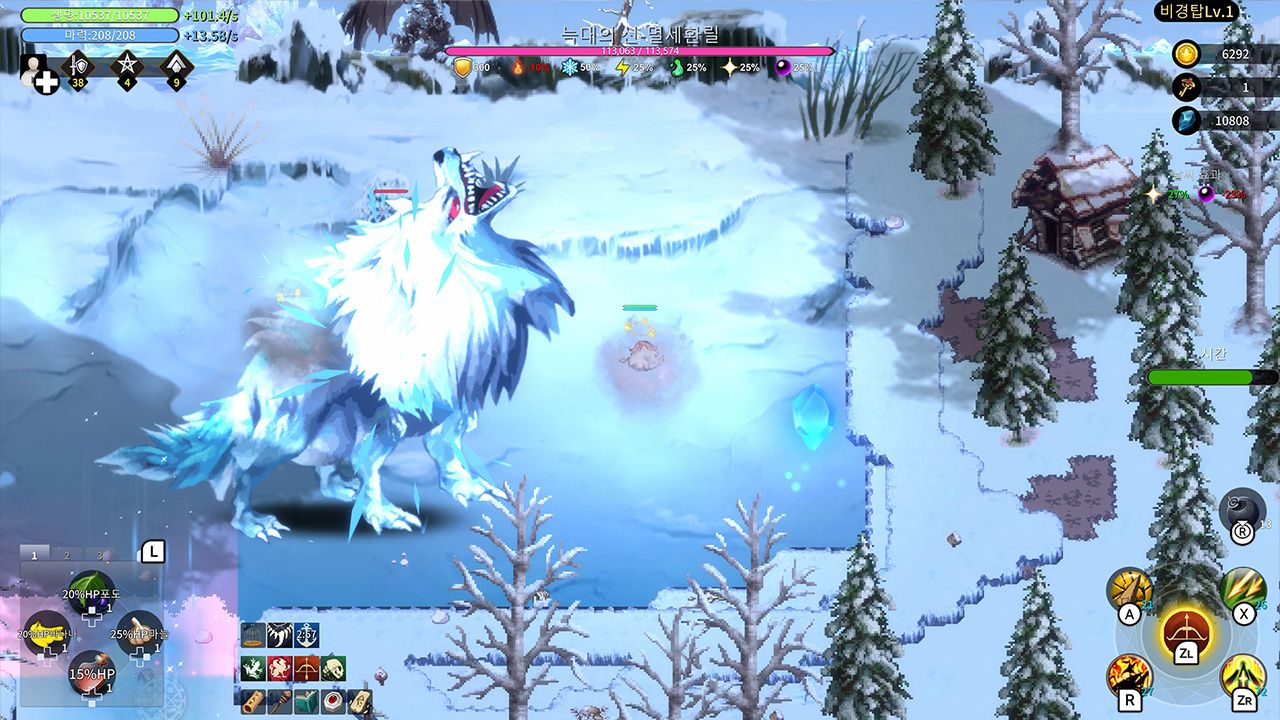Activate the golden shattering arrow skill
This screenshot has width=1280, height=720.
tap(1129, 590)
